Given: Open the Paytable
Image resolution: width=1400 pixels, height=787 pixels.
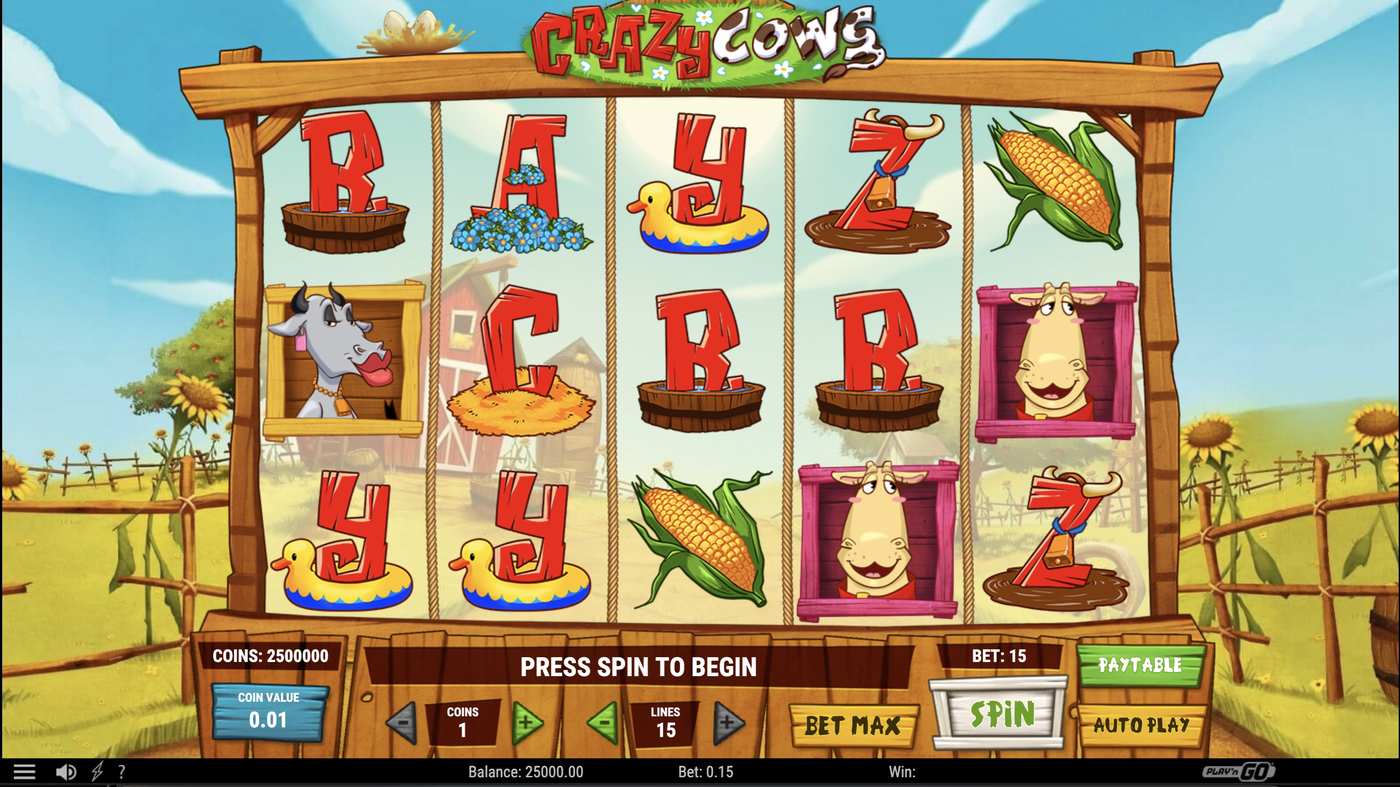Looking at the screenshot, I should (1140, 664).
